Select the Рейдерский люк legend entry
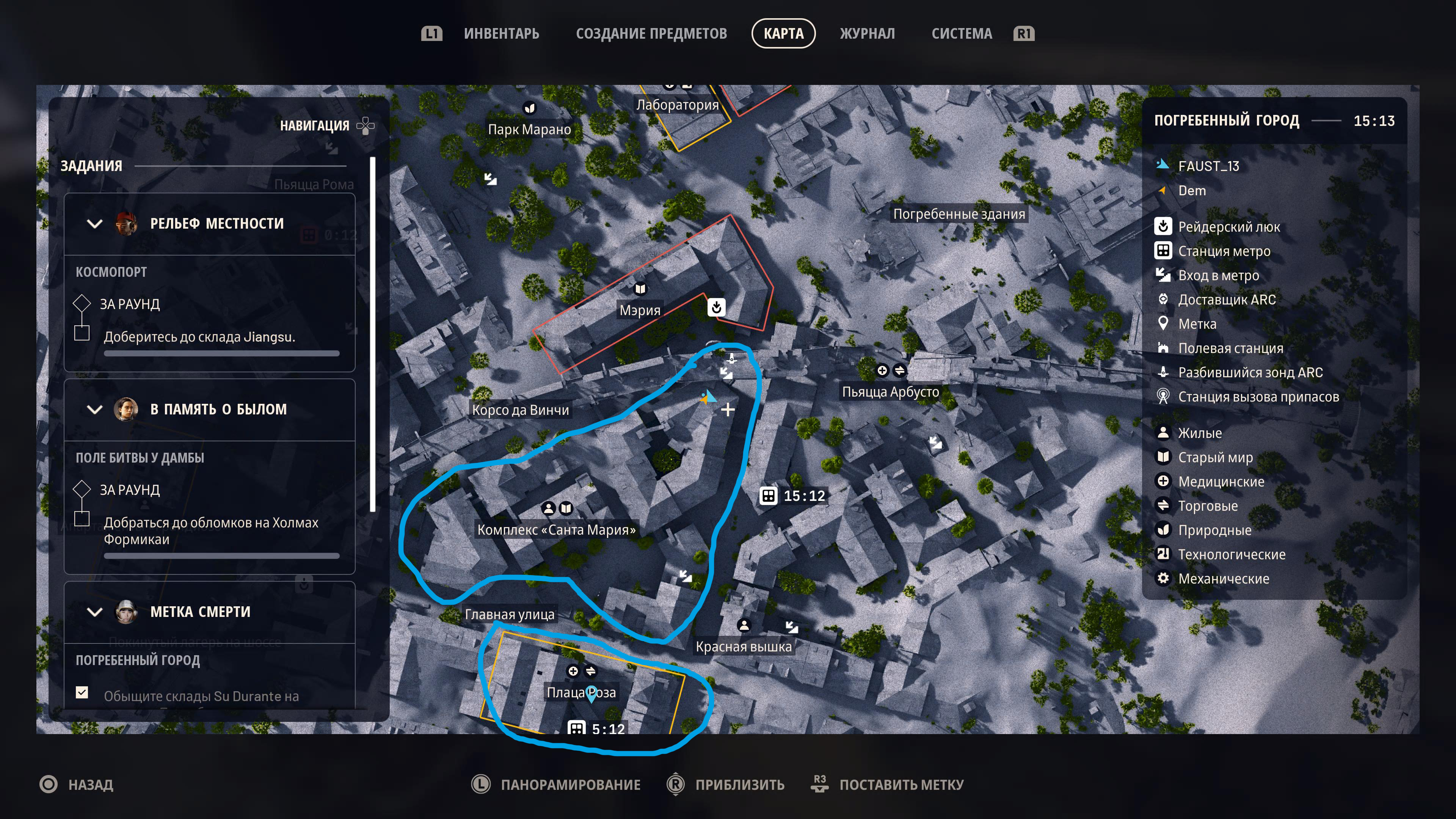 click(1228, 227)
